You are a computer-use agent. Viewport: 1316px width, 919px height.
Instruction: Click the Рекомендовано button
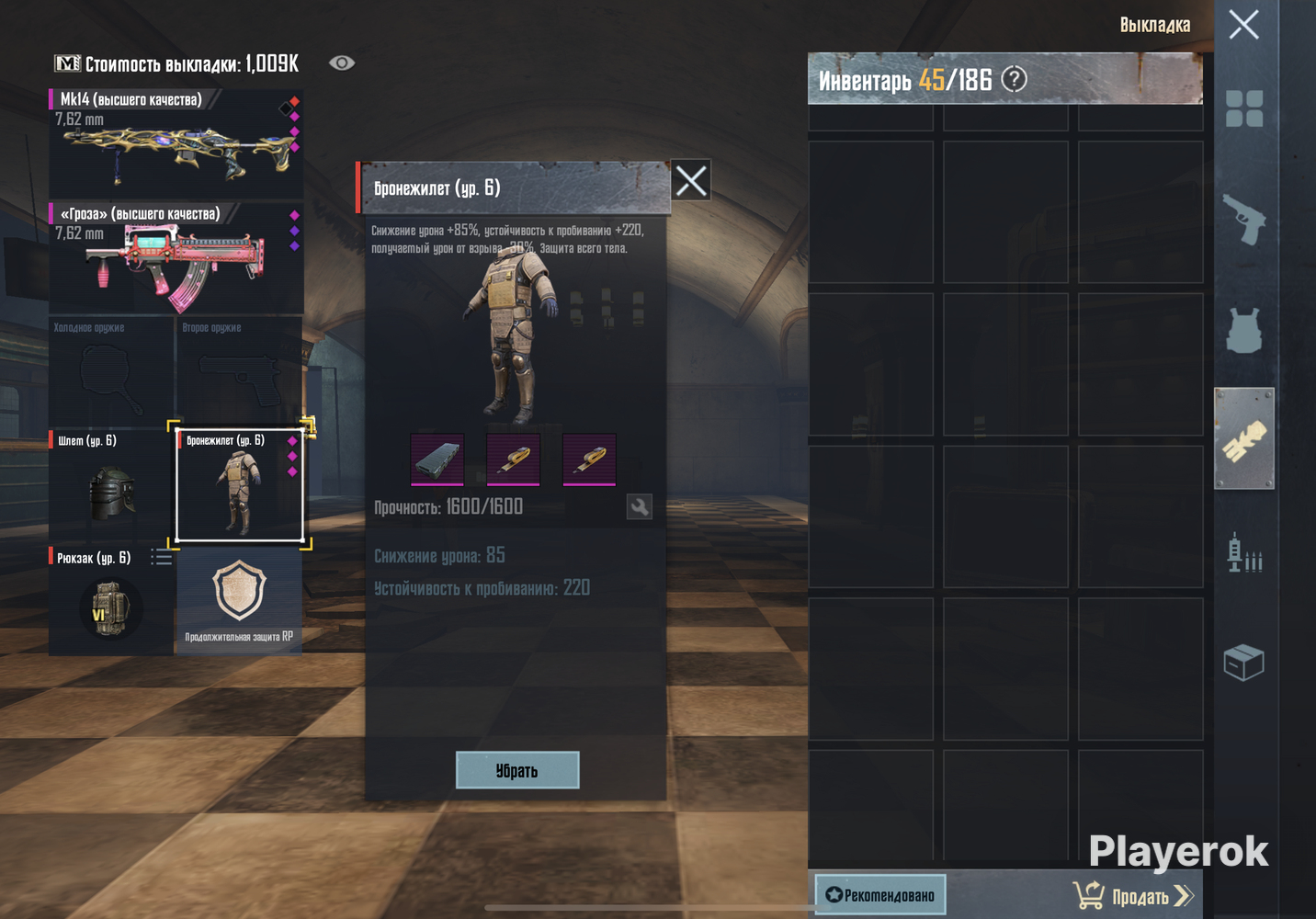(880, 894)
